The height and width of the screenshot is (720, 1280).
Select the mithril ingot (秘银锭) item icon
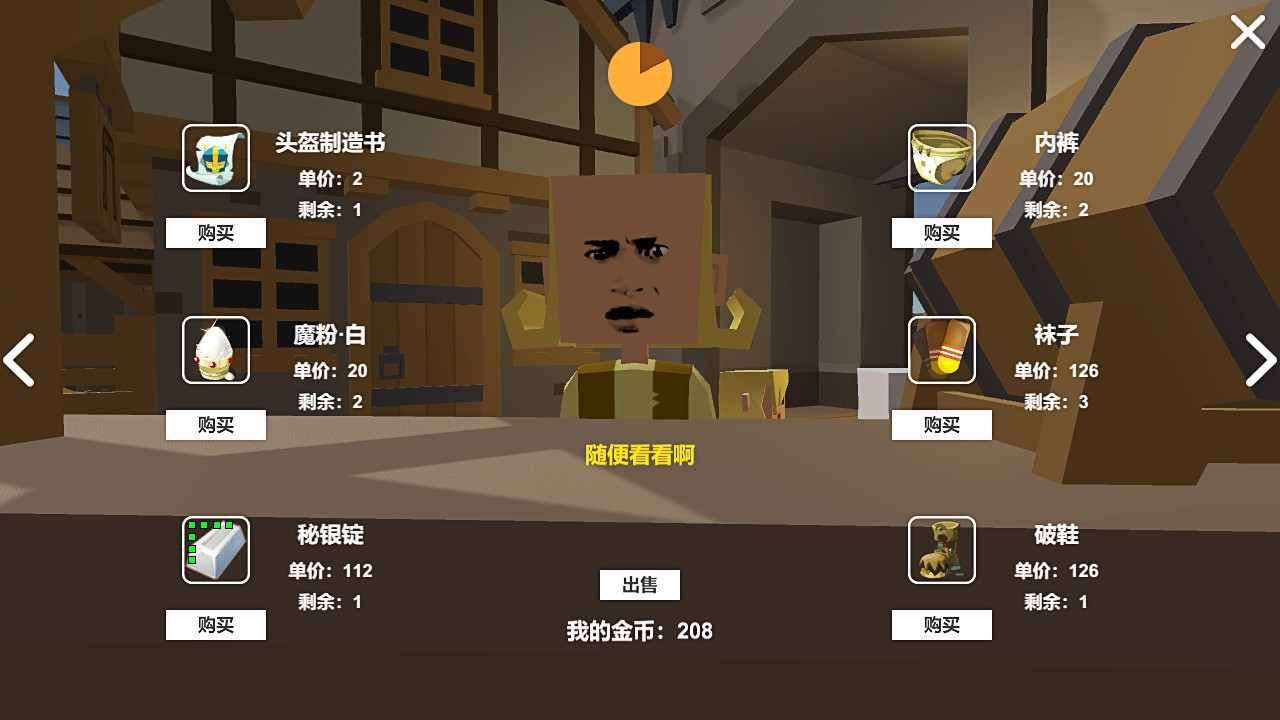pyautogui.click(x=215, y=550)
